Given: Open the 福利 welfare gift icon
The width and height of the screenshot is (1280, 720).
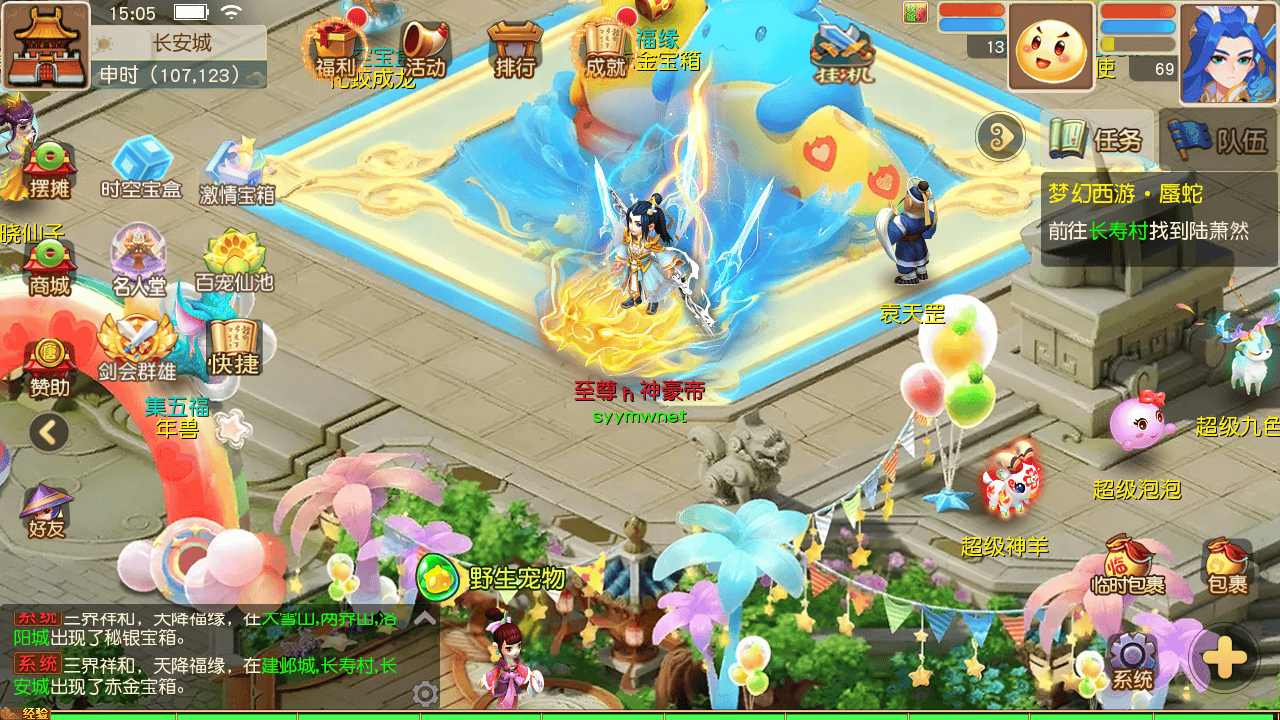Looking at the screenshot, I should pos(335,50).
